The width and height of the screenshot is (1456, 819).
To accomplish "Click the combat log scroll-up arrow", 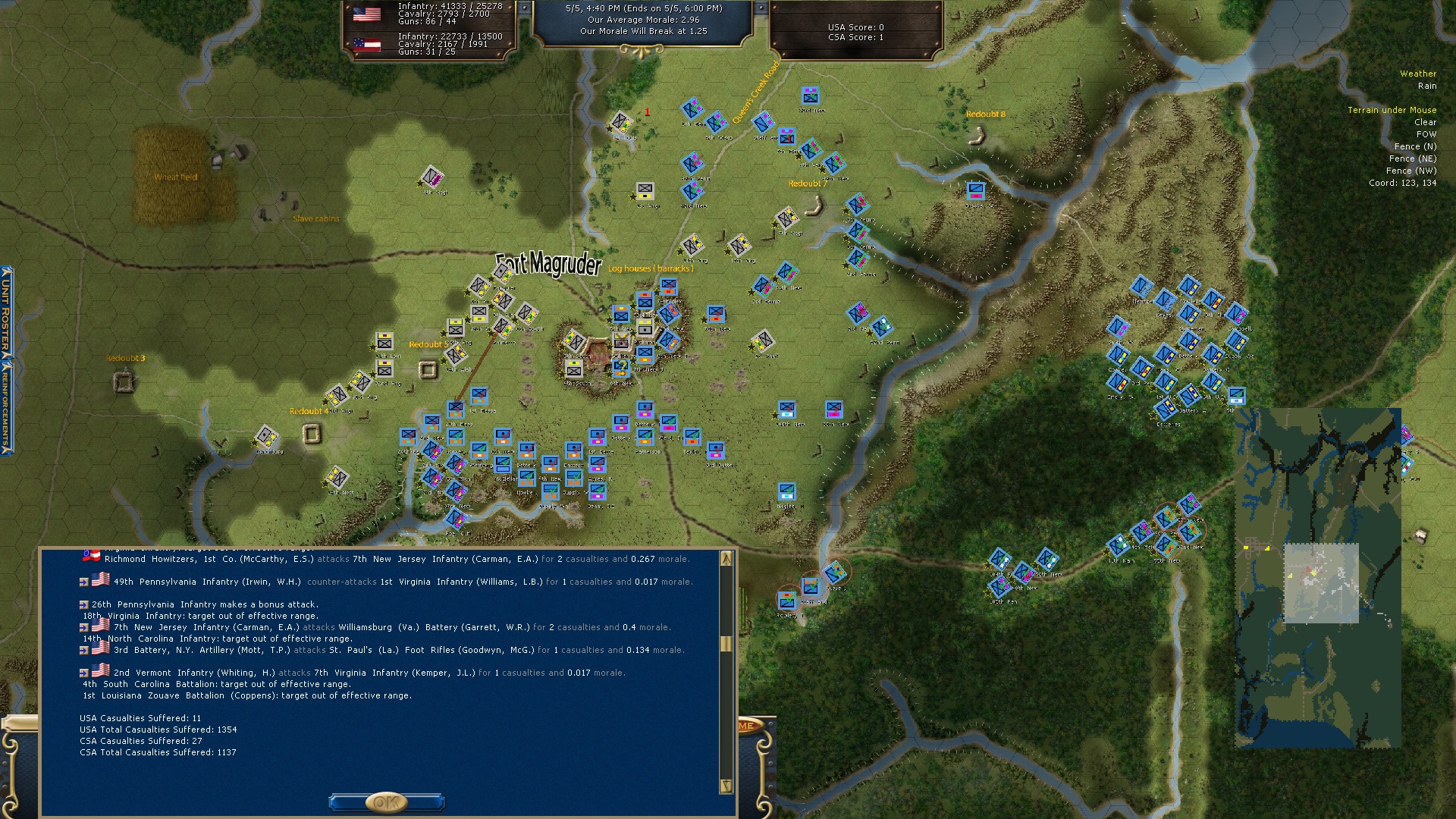I will coord(726,559).
